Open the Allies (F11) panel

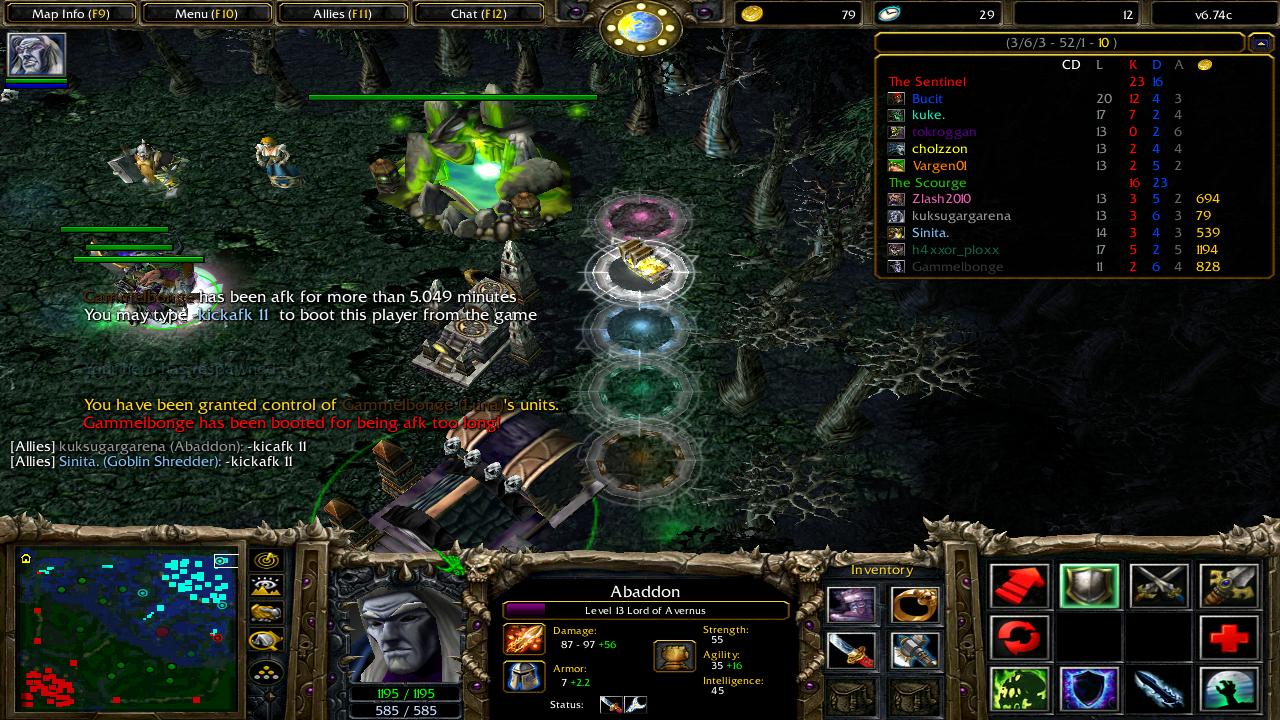pos(341,14)
